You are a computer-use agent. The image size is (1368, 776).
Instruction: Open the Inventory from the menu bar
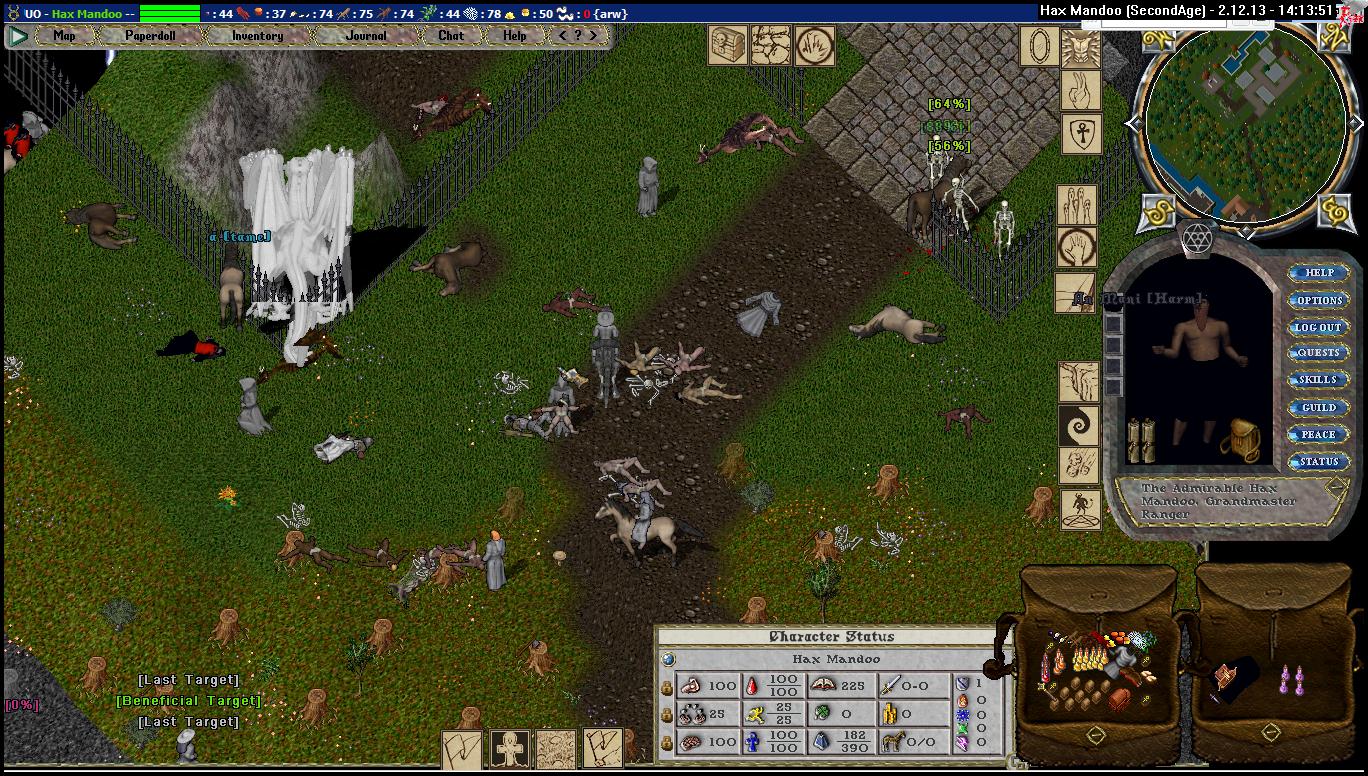pos(257,35)
